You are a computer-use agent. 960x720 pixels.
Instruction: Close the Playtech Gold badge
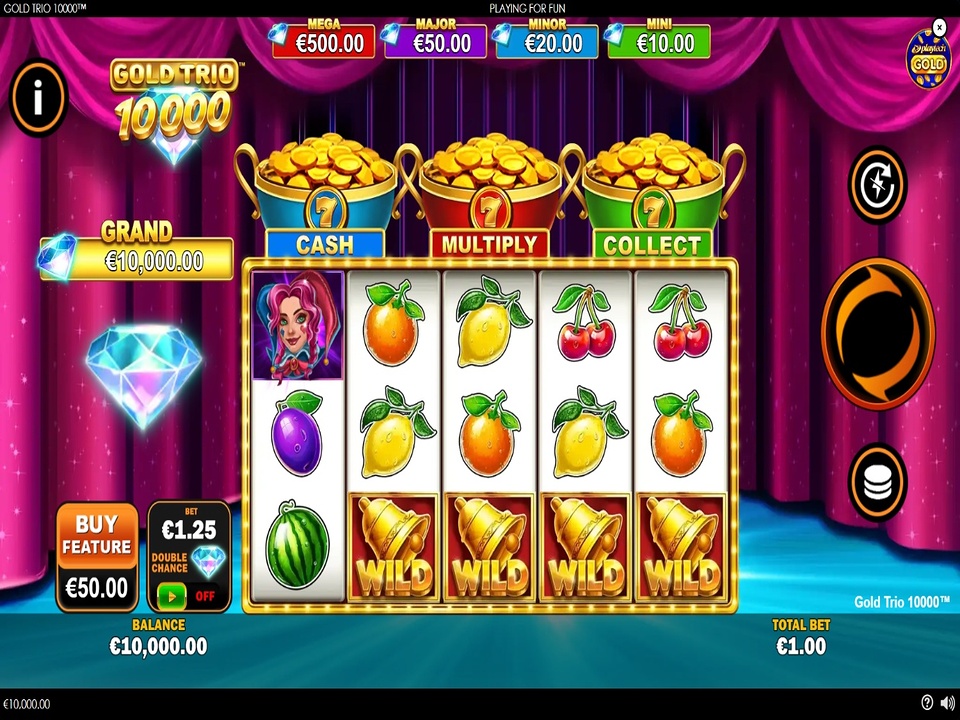tap(939, 27)
